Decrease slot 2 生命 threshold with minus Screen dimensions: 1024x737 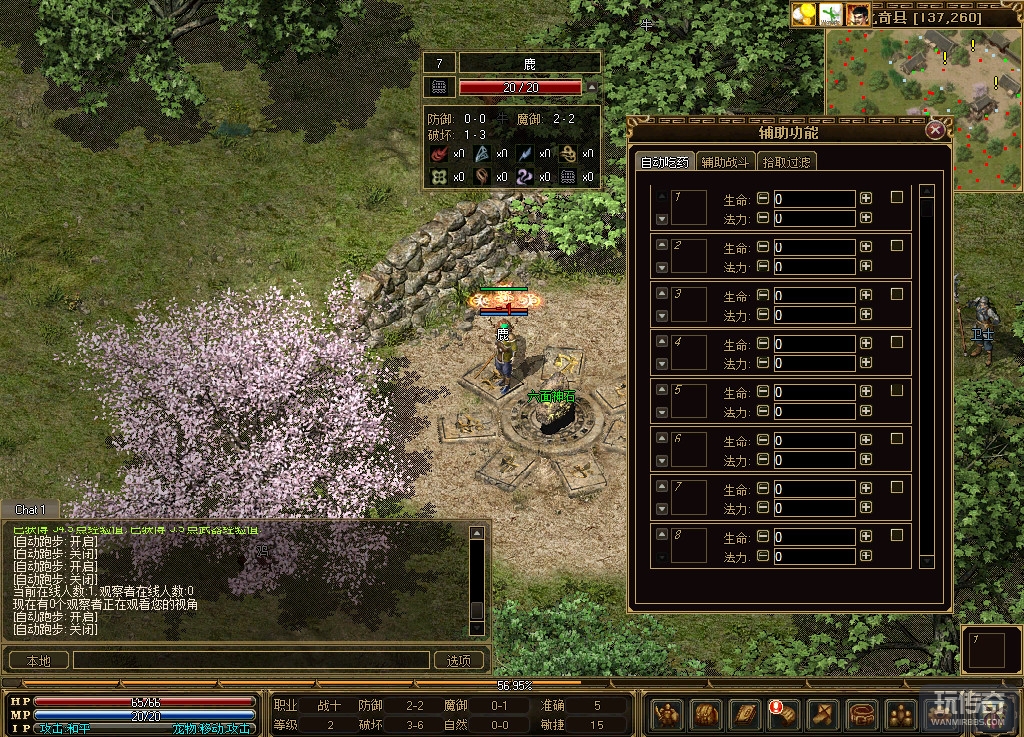764,247
